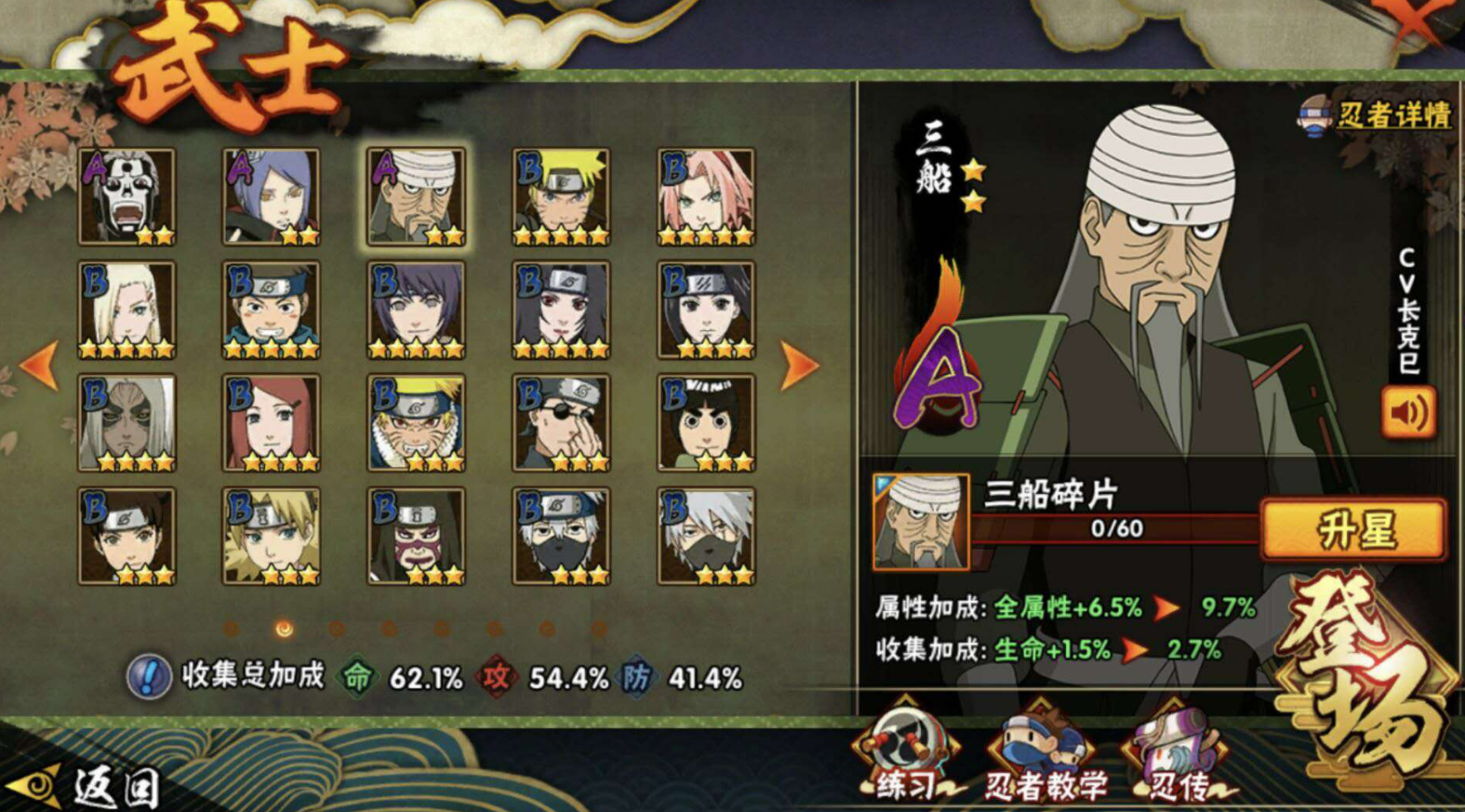Pick the sunglasses-wearing ninja portrait

coord(561,423)
